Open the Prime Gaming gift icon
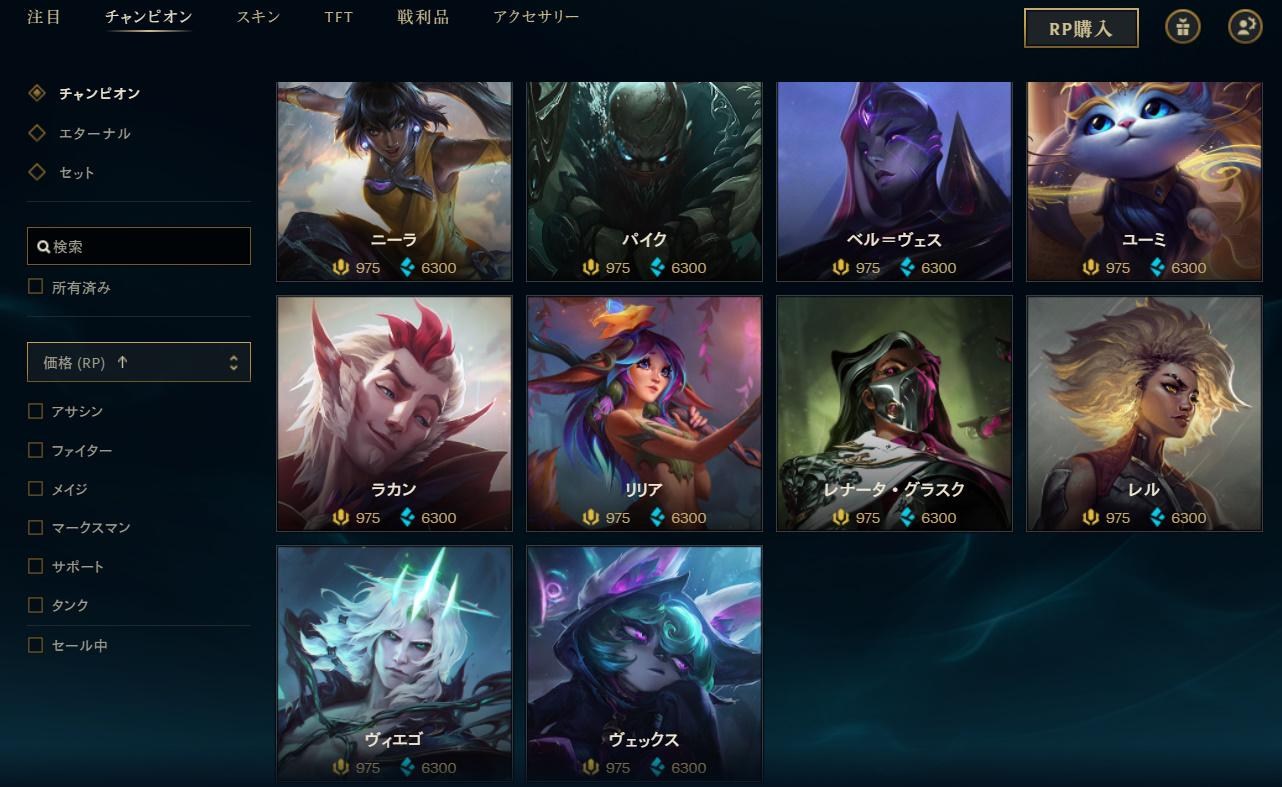Screen dimensions: 1282x787 1183,27
